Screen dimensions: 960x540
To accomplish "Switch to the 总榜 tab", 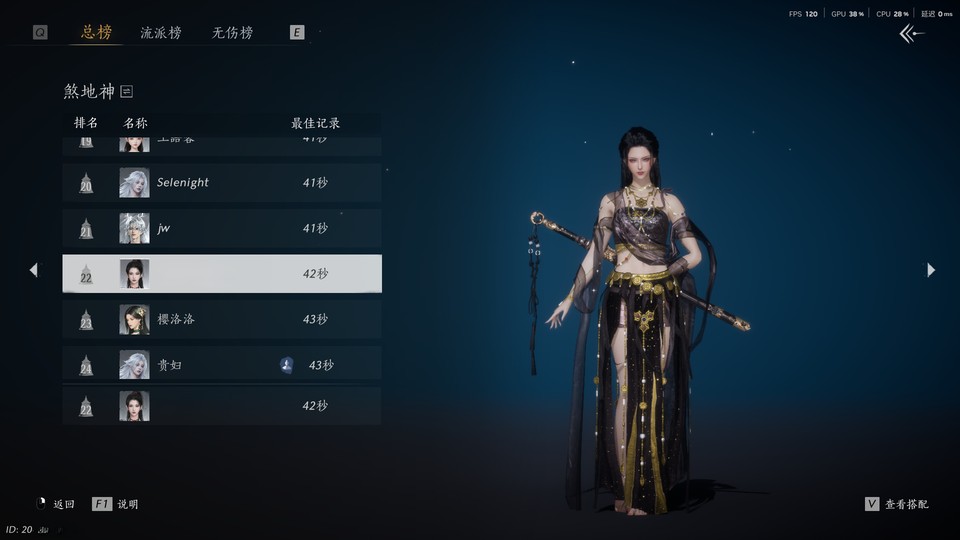I will click(96, 32).
